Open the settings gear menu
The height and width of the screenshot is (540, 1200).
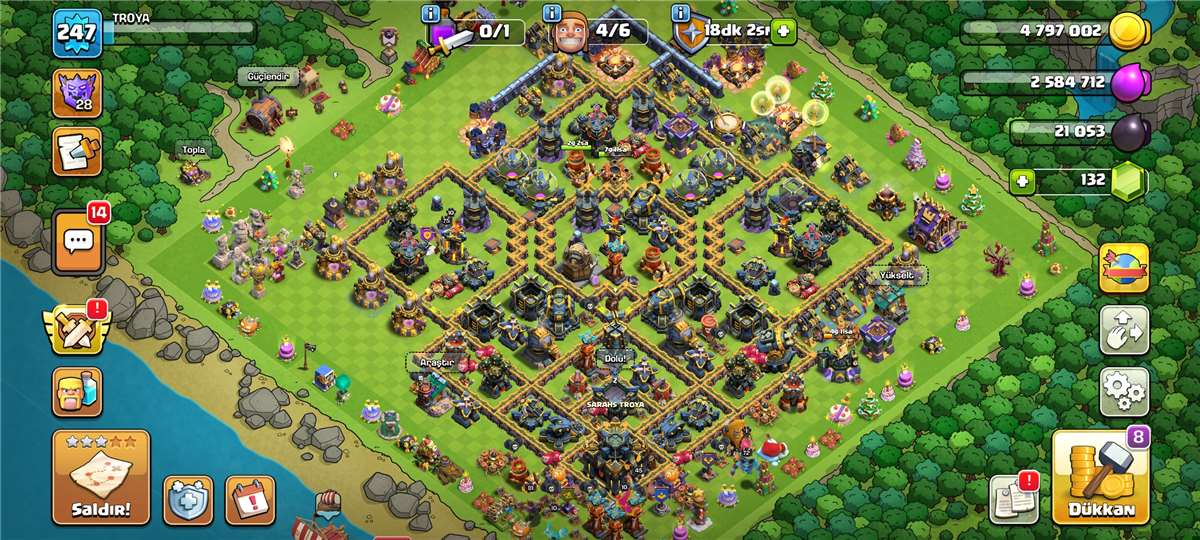1124,391
